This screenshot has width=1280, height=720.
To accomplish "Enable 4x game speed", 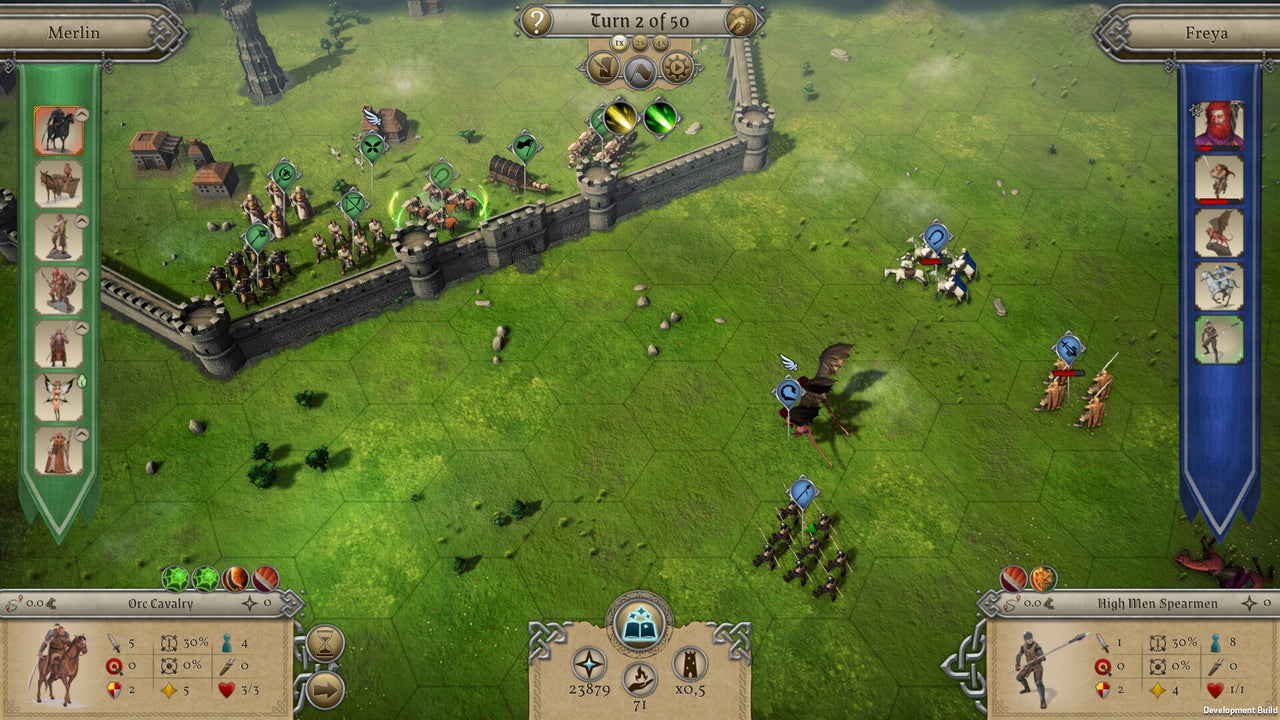I will 659,43.
